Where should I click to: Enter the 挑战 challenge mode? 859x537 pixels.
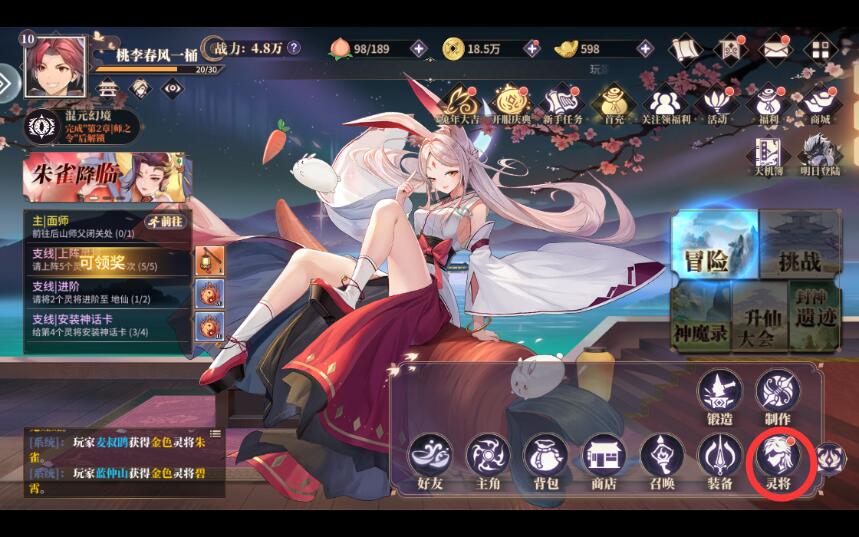pyautogui.click(x=800, y=246)
